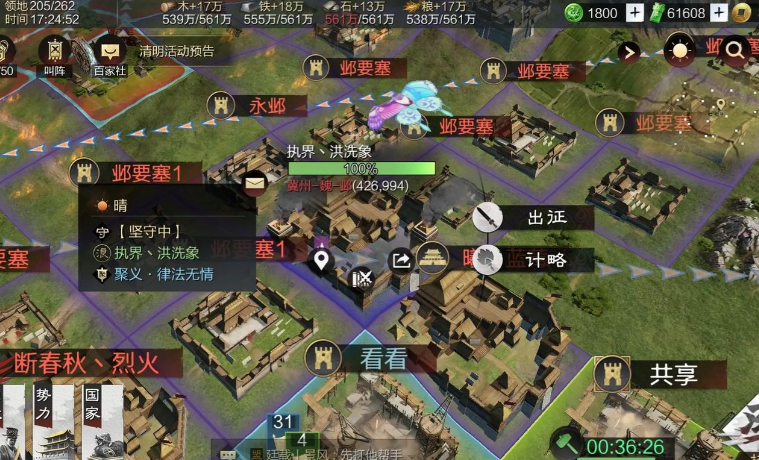Add more jade with the plus button
Image resolution: width=759 pixels, height=460 pixels.
tap(635, 13)
